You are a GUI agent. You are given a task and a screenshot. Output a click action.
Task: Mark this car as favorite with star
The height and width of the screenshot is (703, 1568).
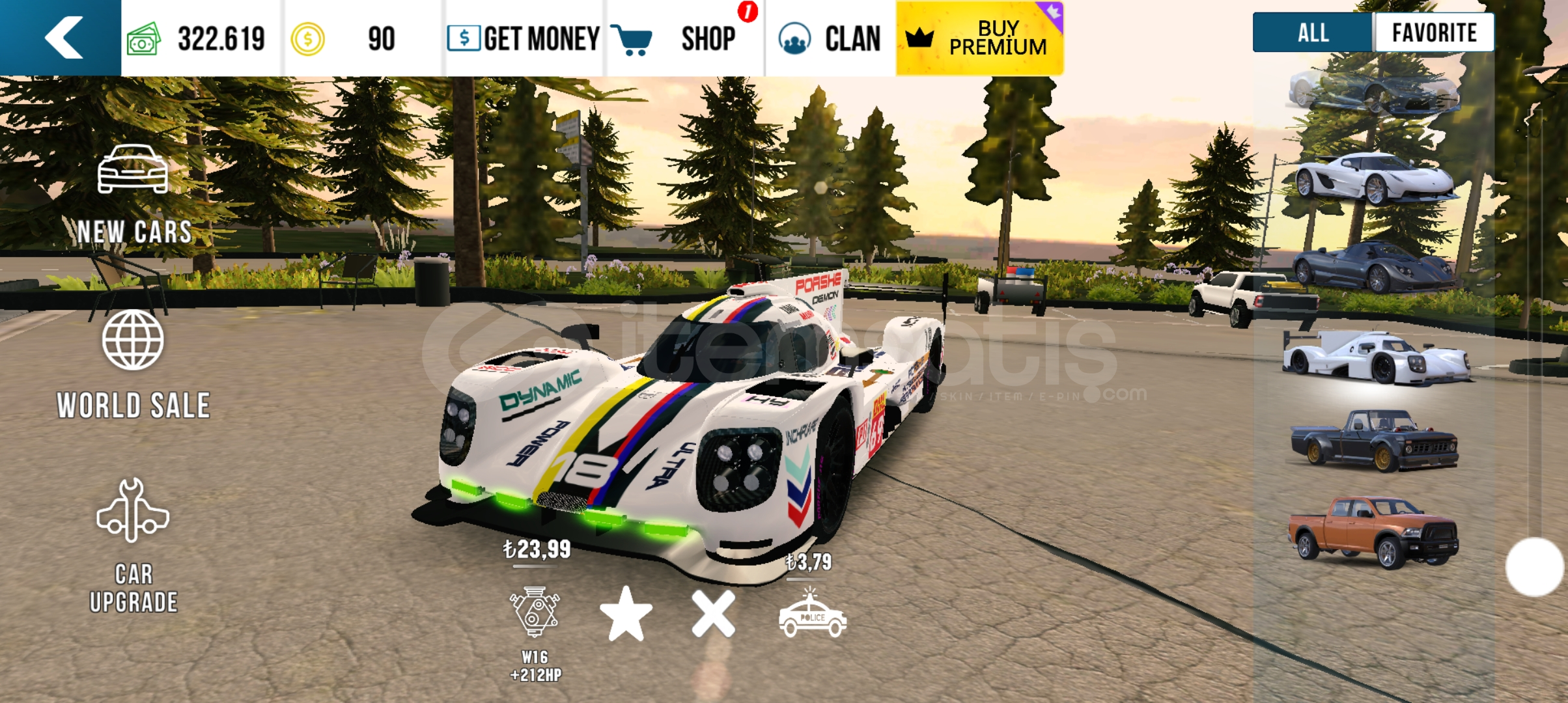coord(626,614)
